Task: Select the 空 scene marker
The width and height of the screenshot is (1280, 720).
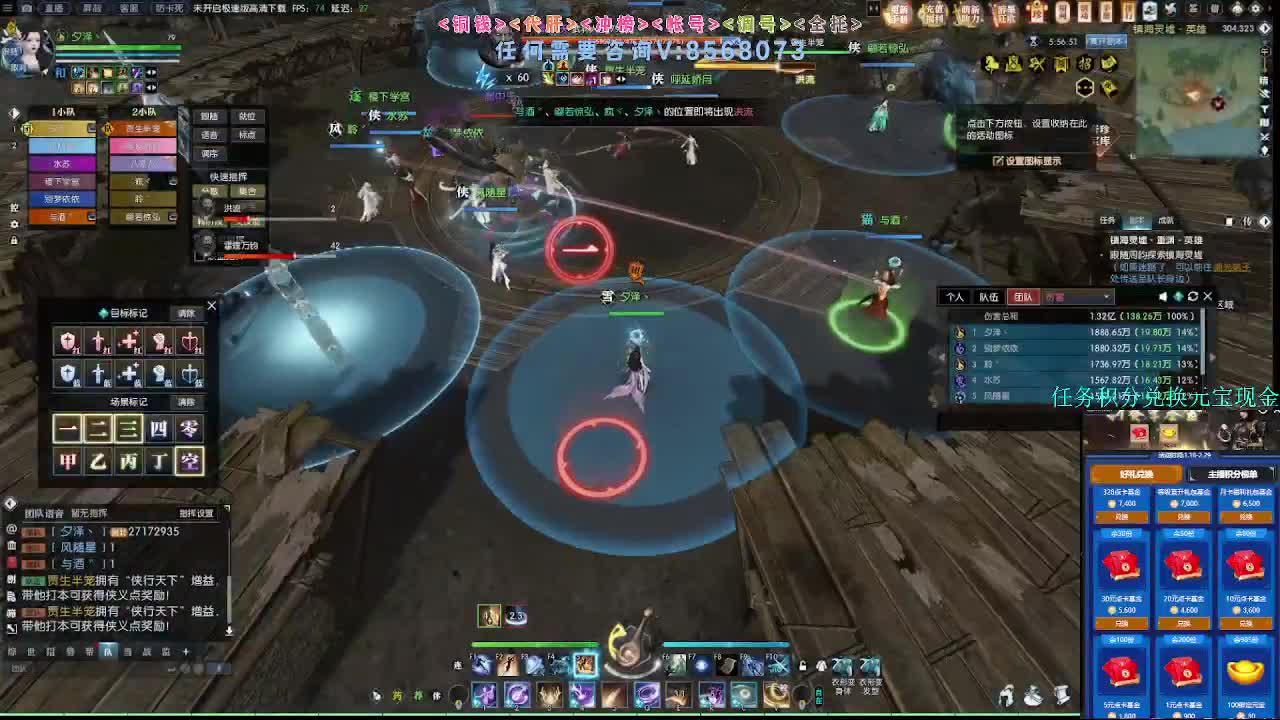Action: (188, 458)
